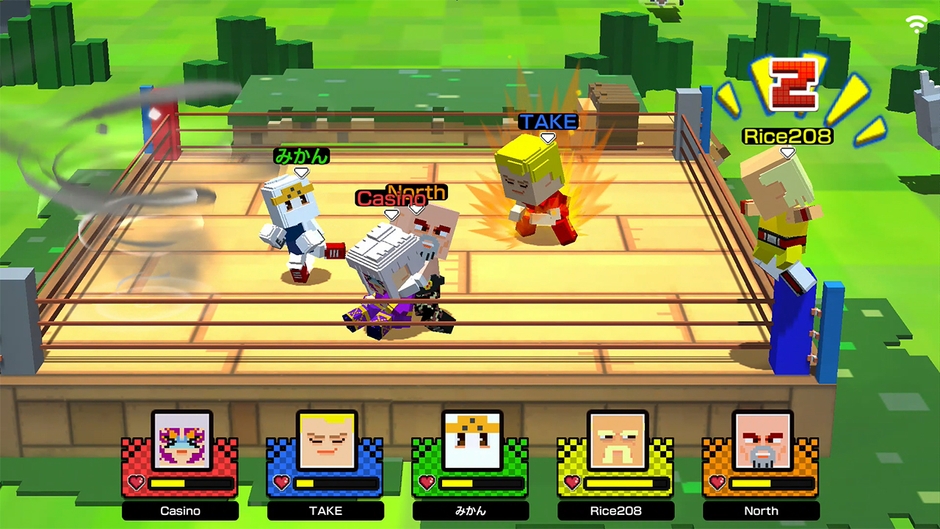This screenshot has width=940, height=529.
Task: Select Rice208's yellow player portrait
Action: (617, 440)
